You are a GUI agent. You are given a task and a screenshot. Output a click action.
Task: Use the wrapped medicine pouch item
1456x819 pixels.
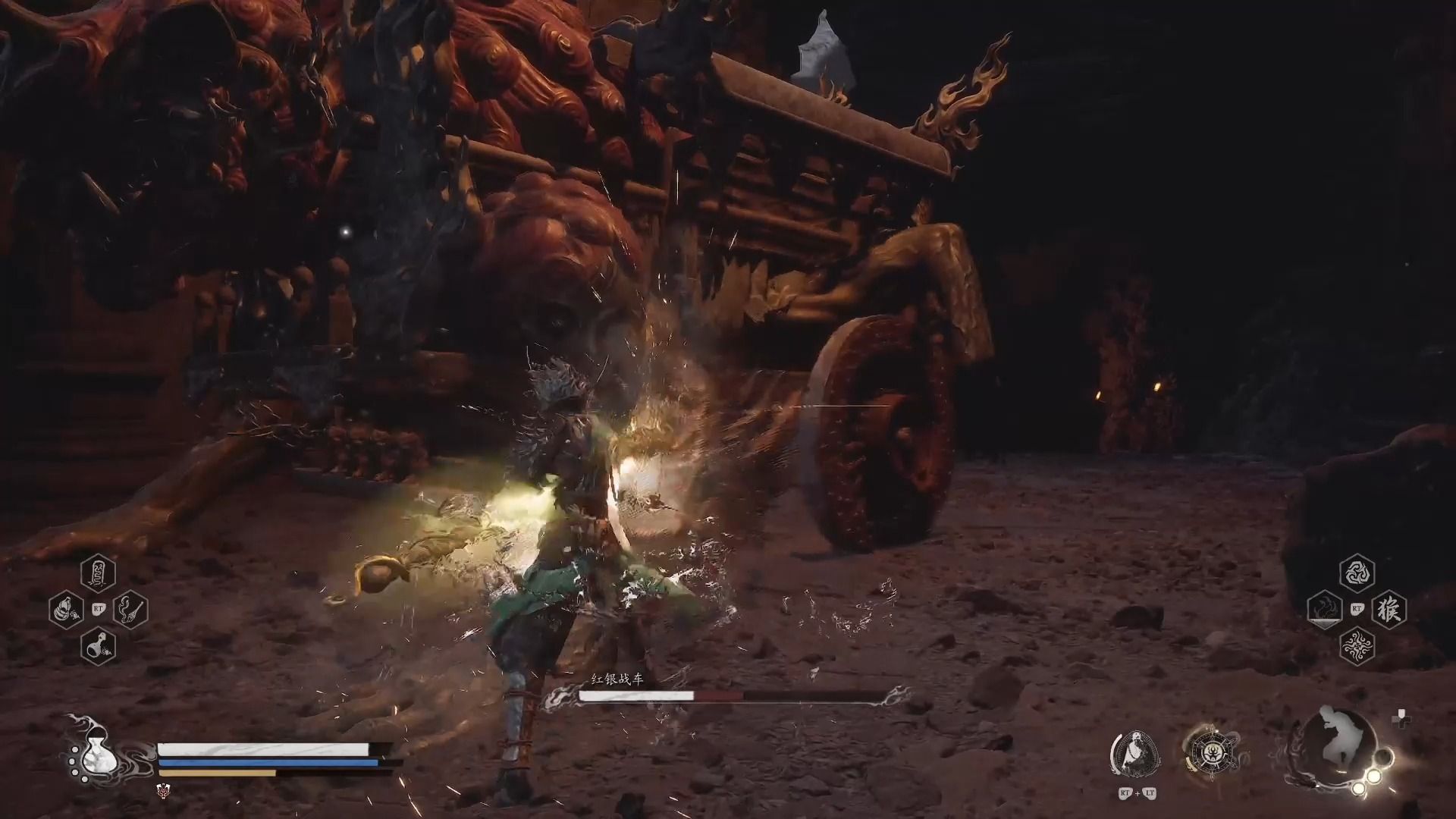(66, 609)
